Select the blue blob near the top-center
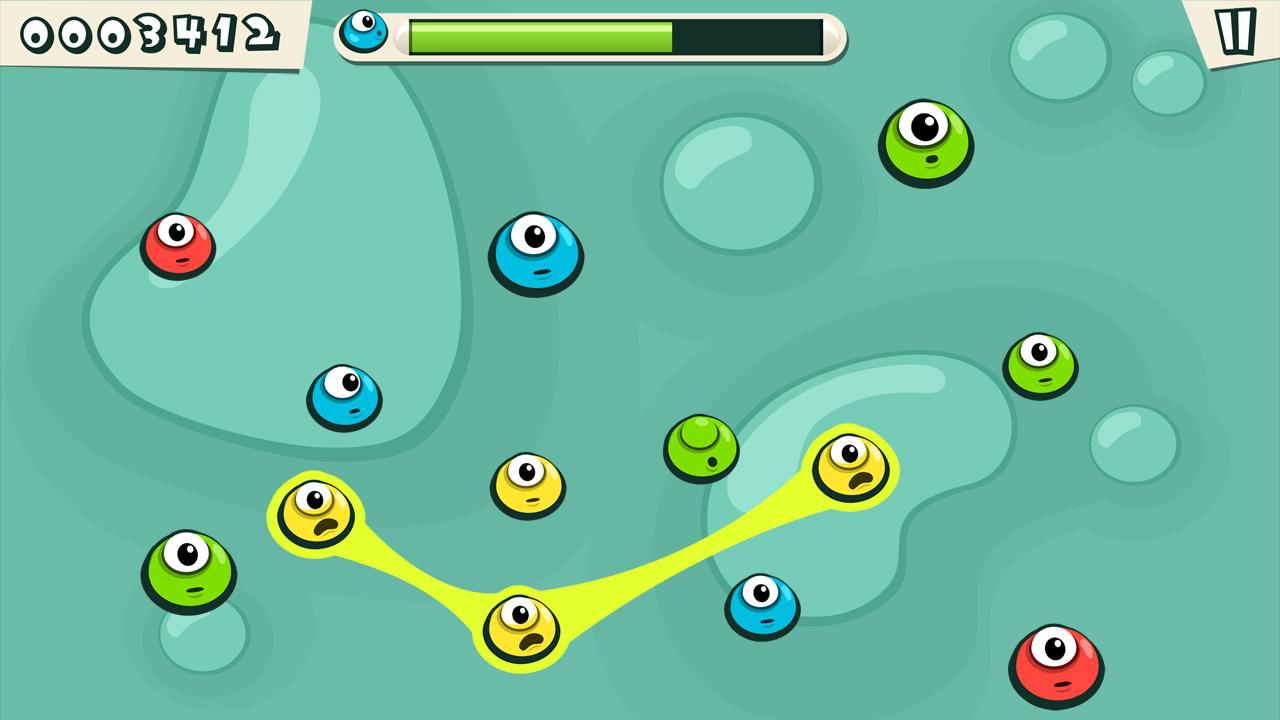Viewport: 1280px width, 720px height. [x=537, y=255]
